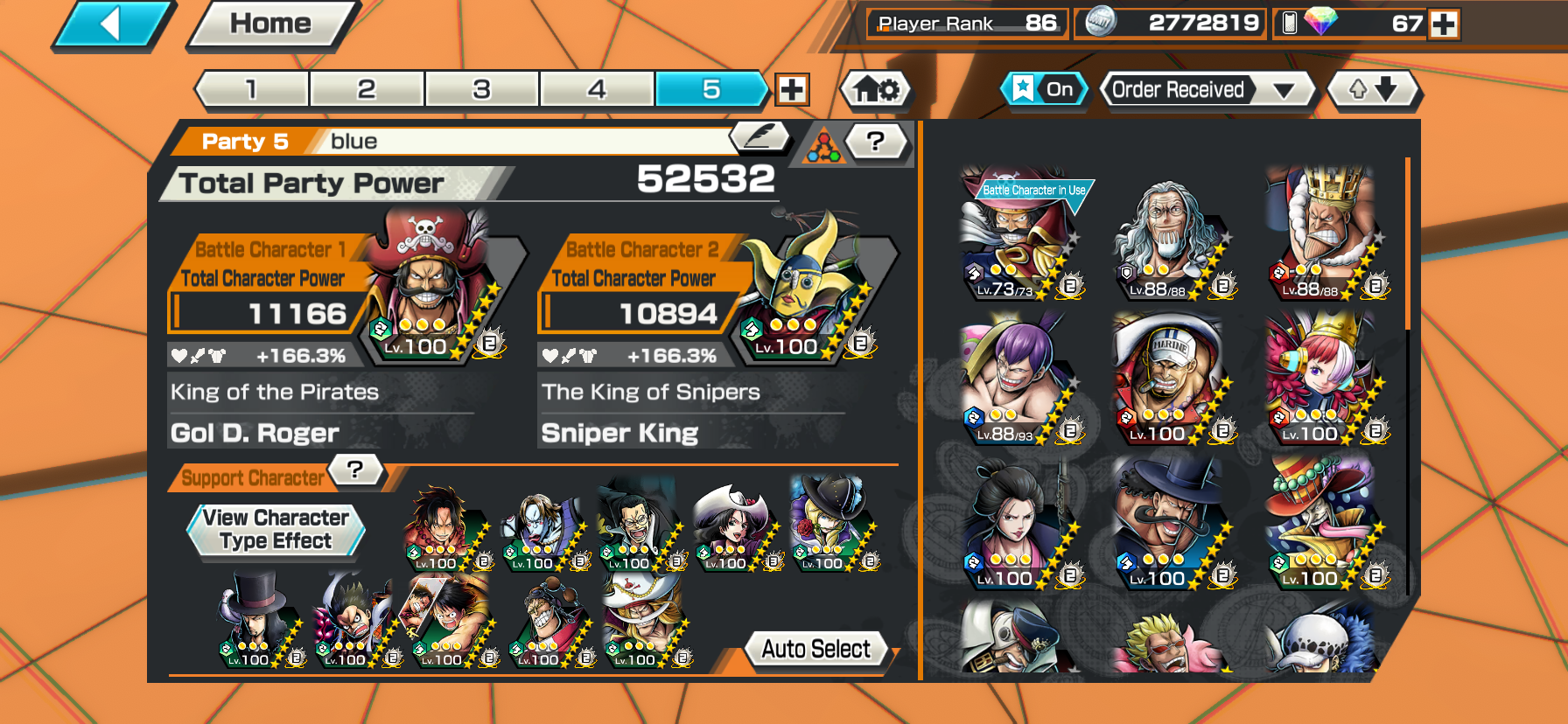
Task: Open the Order Received sort dropdown
Action: click(x=1206, y=89)
